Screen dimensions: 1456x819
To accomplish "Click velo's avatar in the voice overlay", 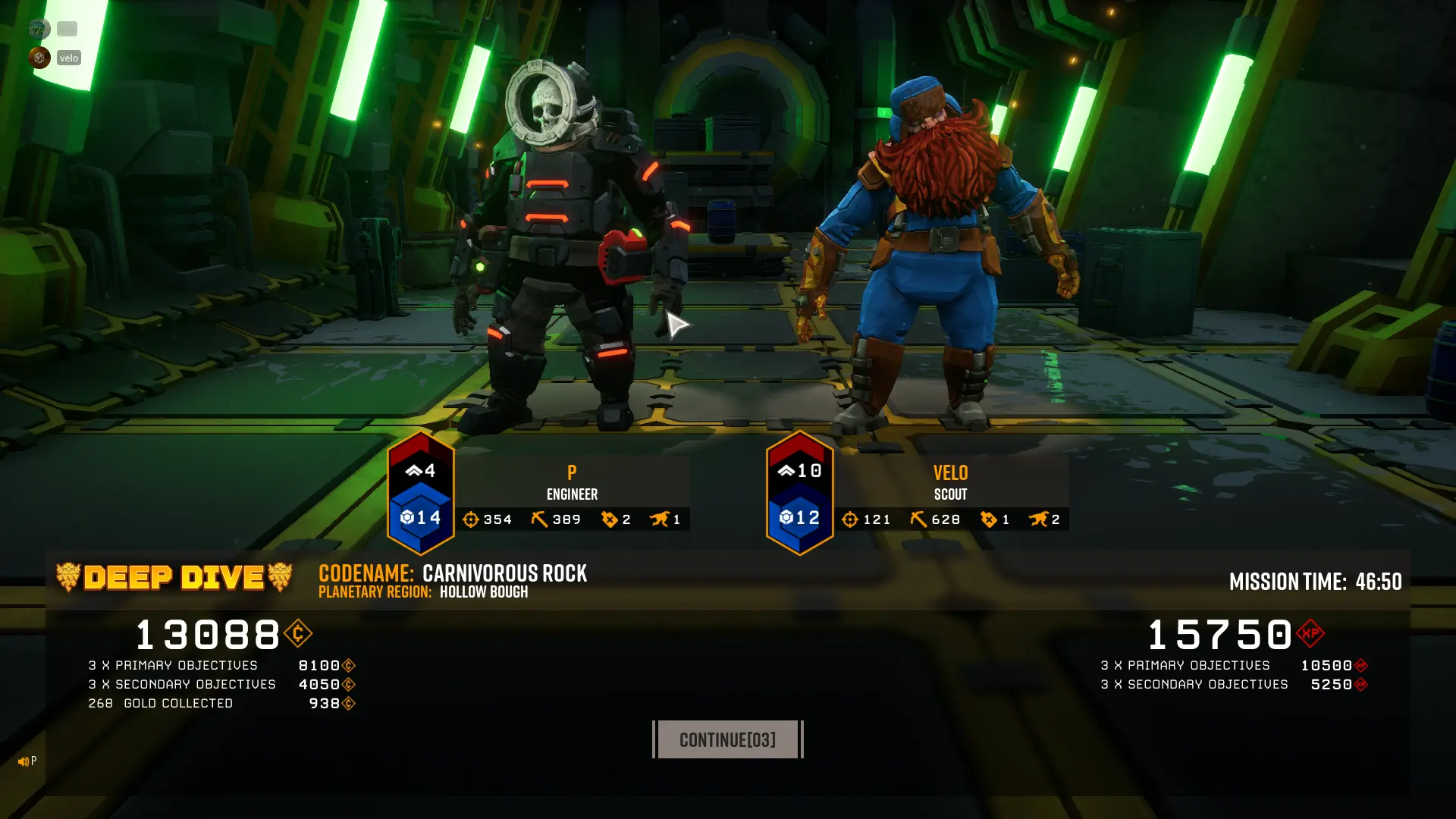I will 39,58.
